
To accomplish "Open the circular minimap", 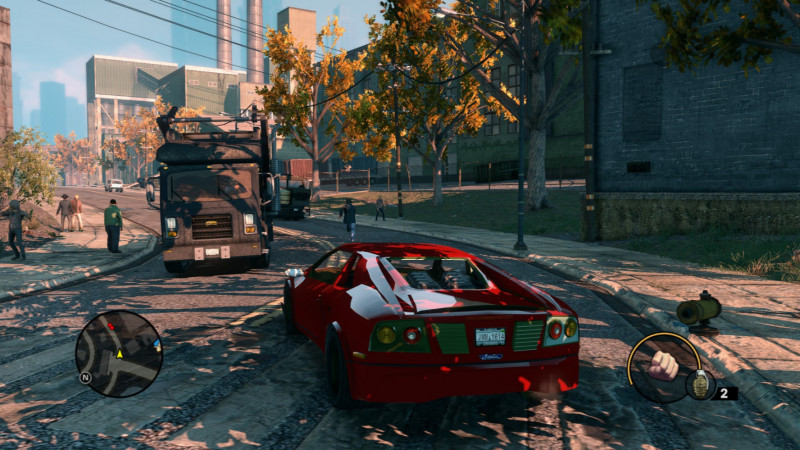I will (x=118, y=354).
